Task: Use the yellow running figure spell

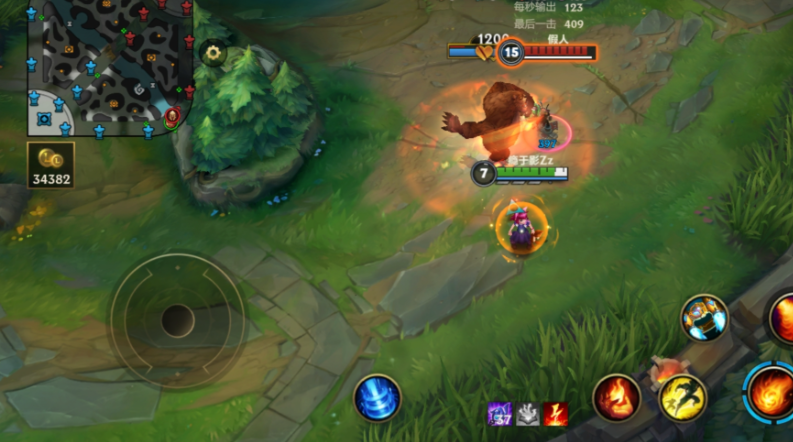Action: (x=683, y=397)
